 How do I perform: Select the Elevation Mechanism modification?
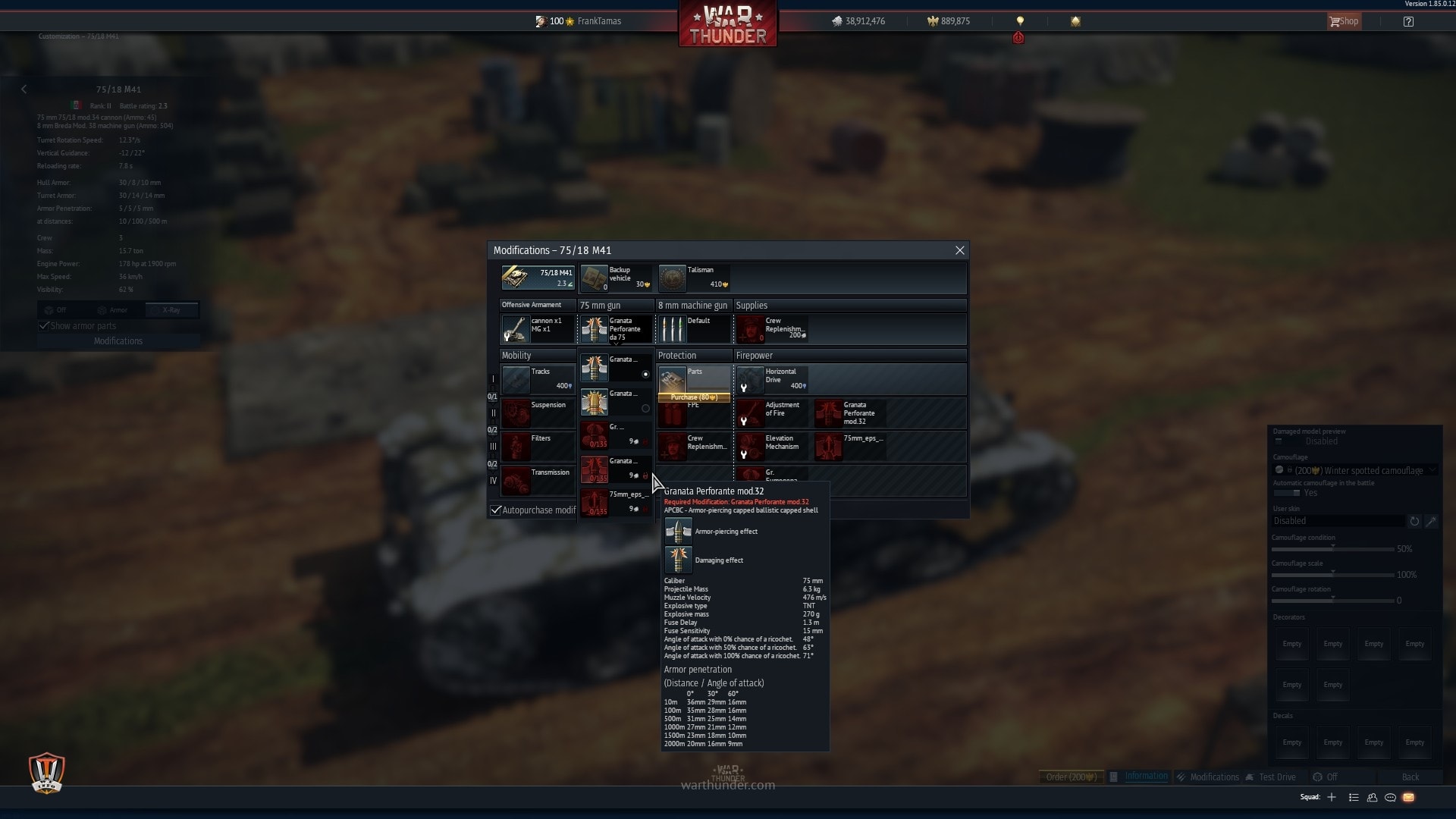pos(772,446)
